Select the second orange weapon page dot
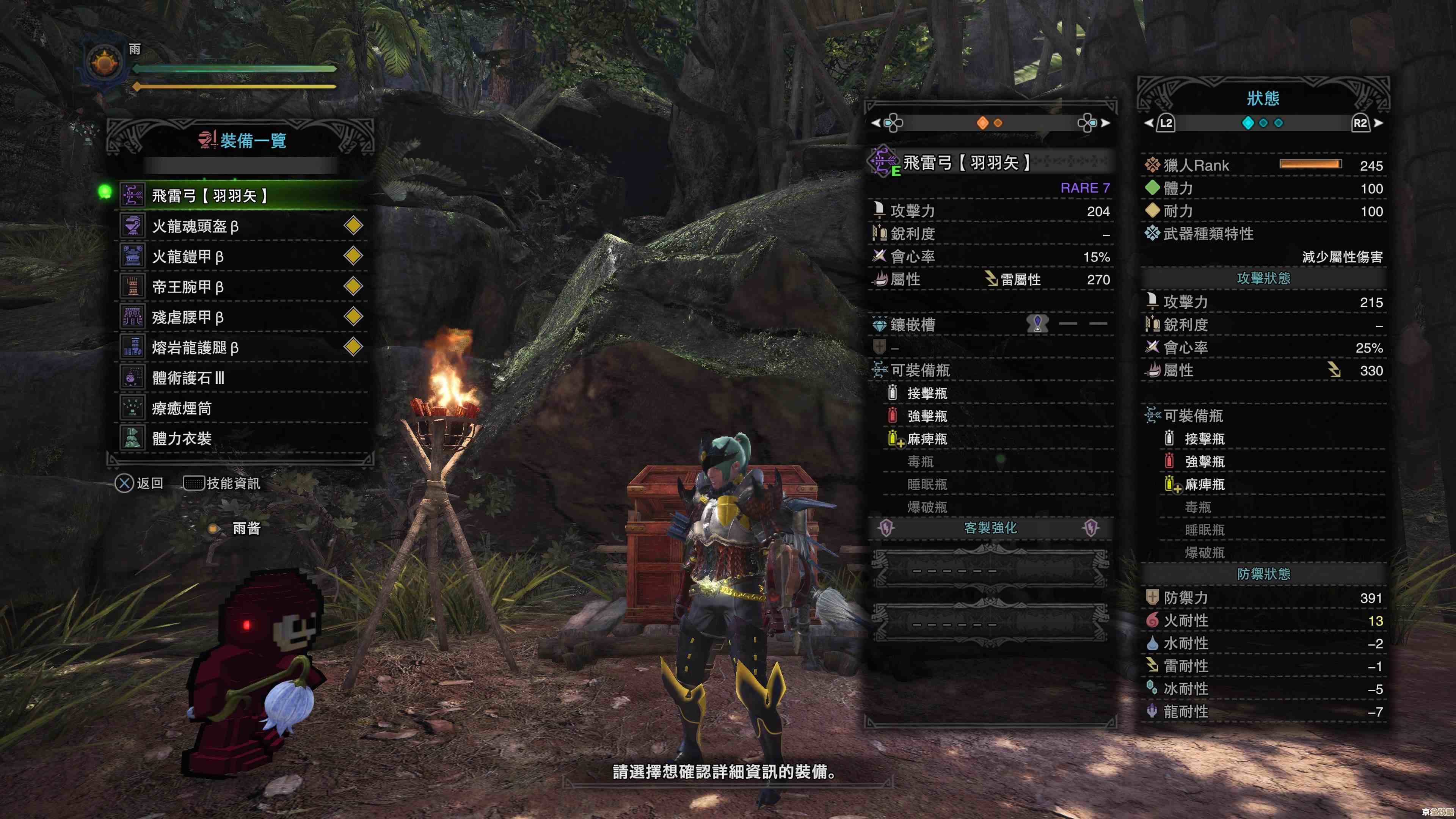The width and height of the screenshot is (1456, 819). click(998, 123)
